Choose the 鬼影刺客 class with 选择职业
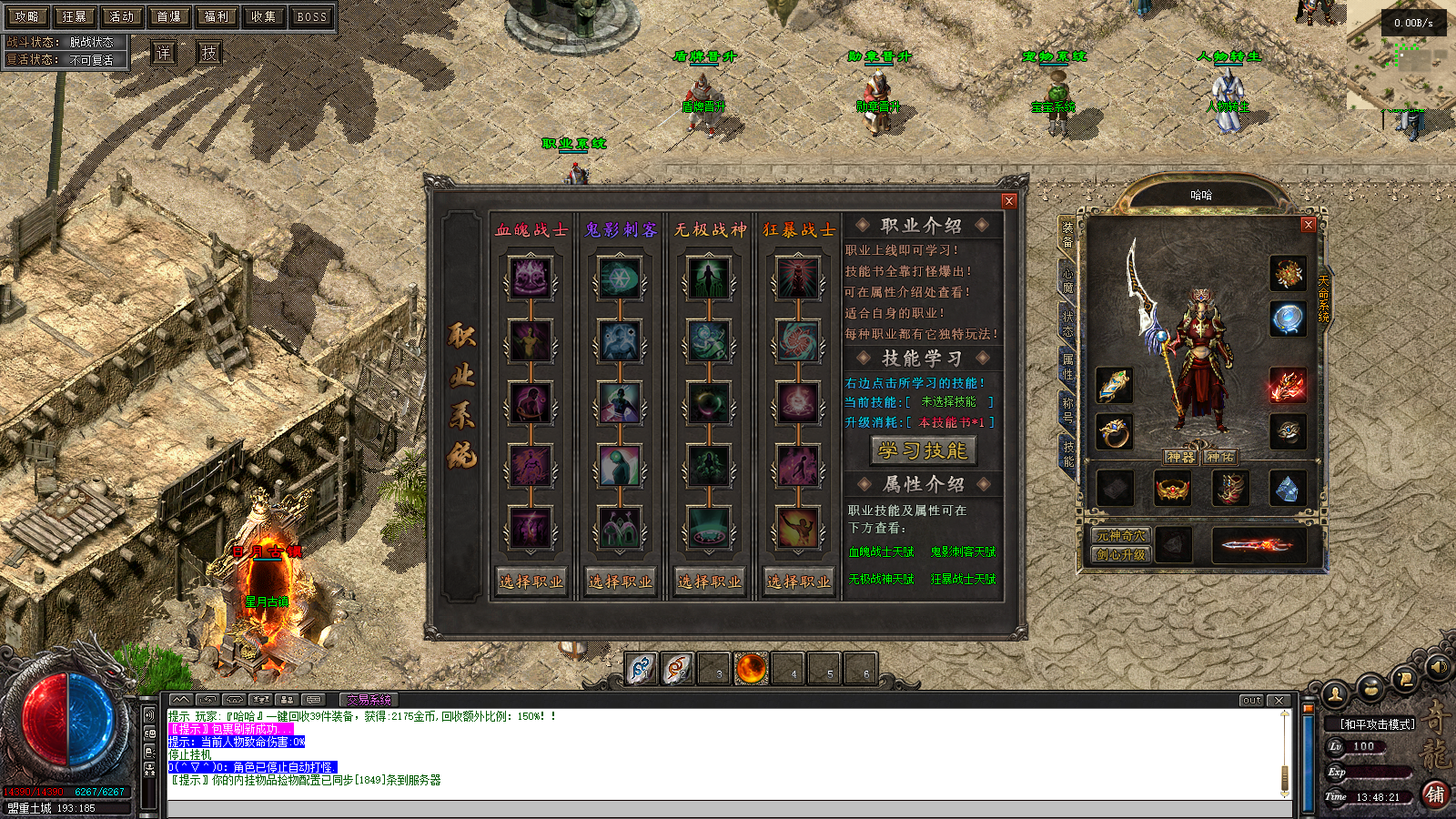This screenshot has height=819, width=1456. click(x=621, y=581)
